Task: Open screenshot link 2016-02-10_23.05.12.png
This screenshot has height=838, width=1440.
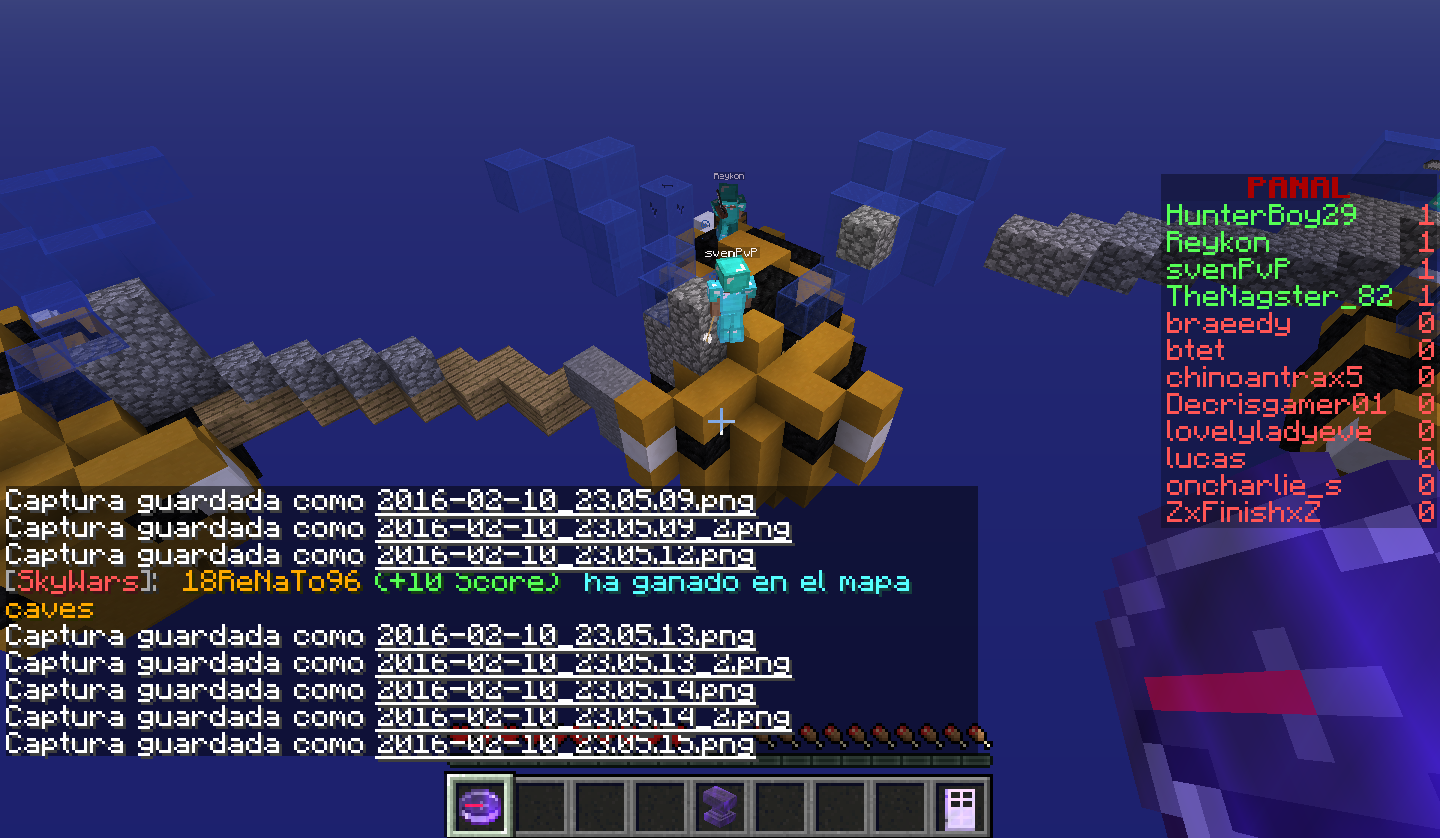Action: pyautogui.click(x=565, y=554)
